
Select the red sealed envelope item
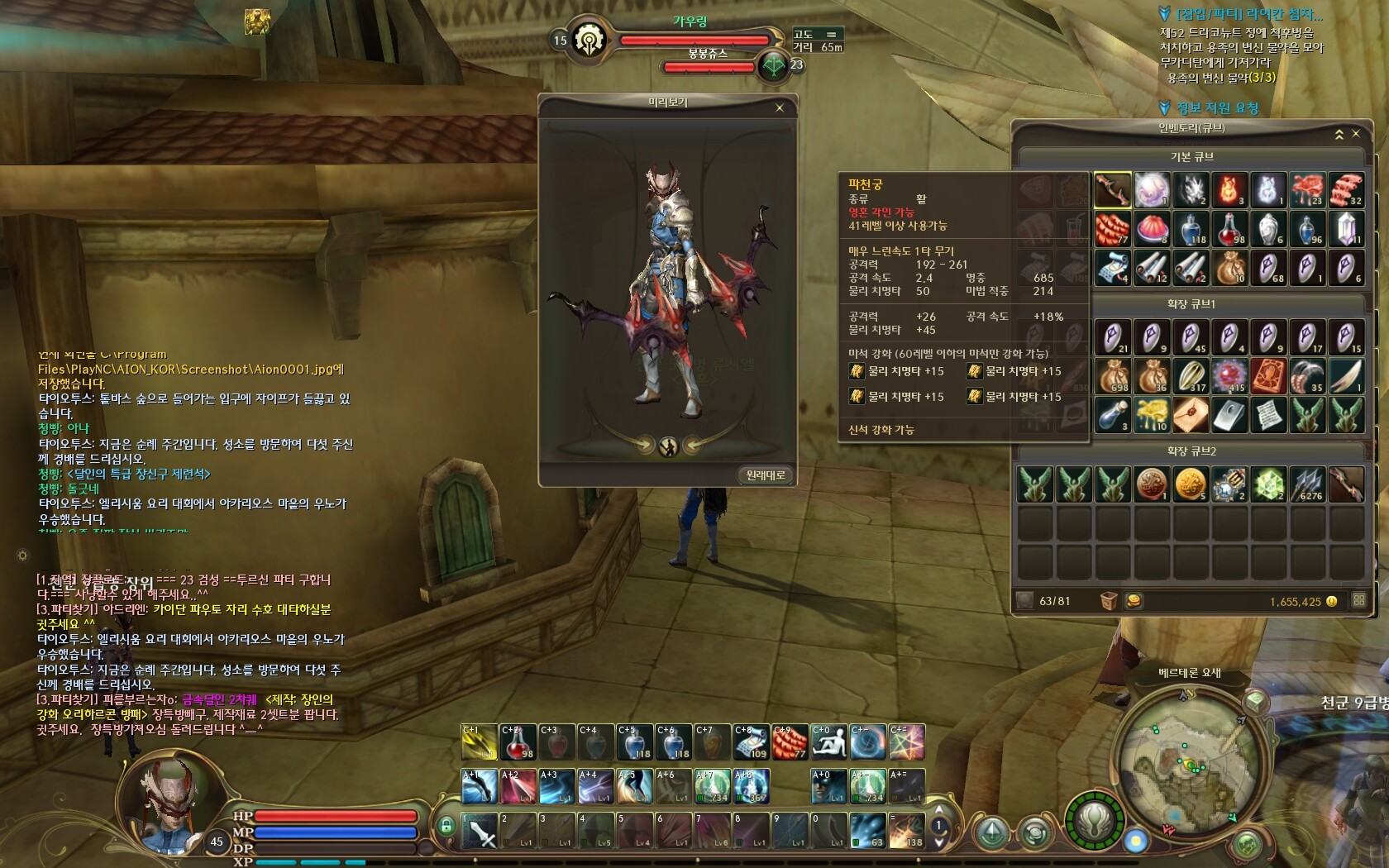[x=1191, y=414]
